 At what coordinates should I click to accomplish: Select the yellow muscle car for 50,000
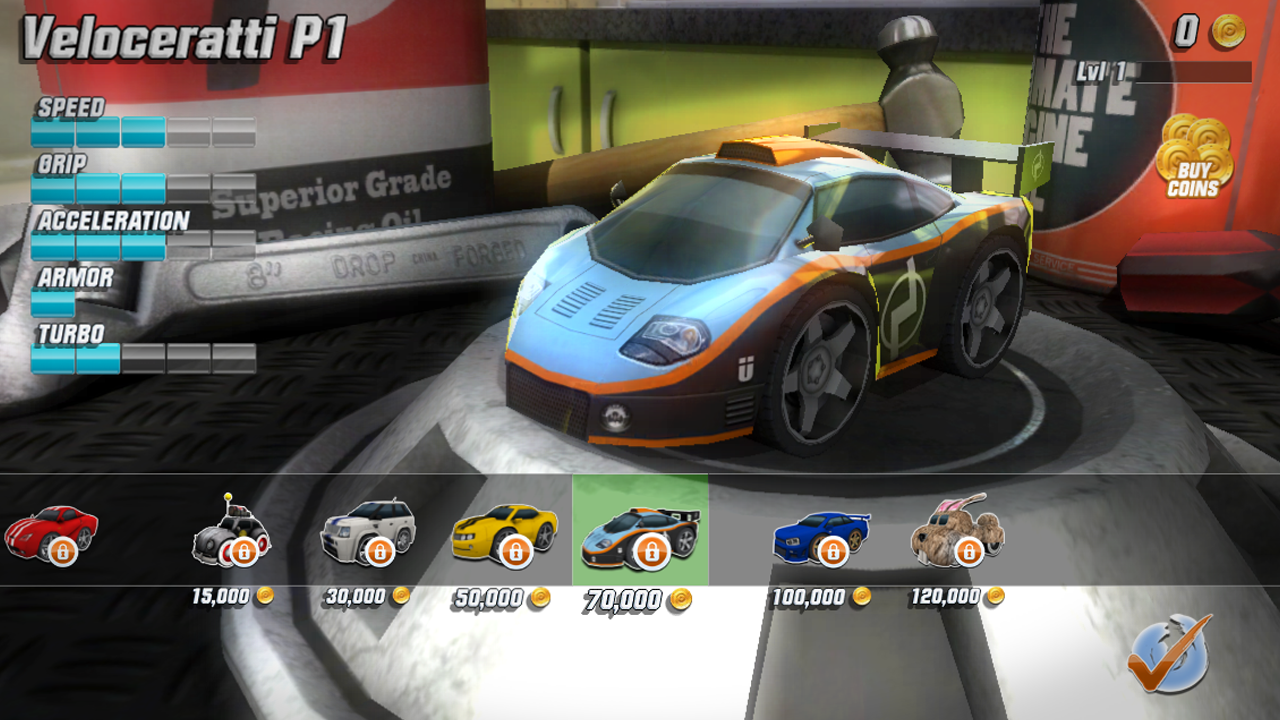504,532
